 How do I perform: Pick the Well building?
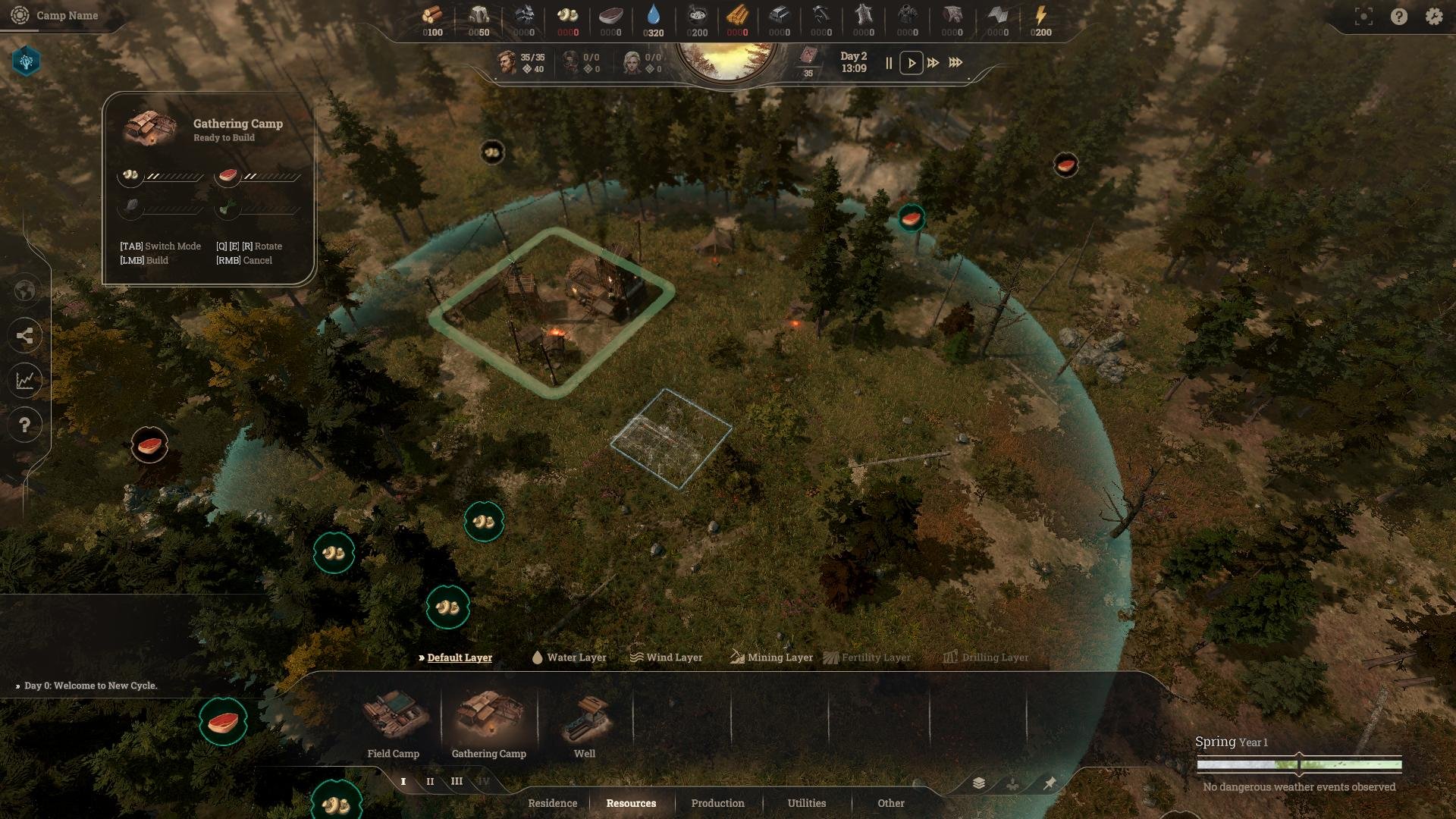[585, 723]
